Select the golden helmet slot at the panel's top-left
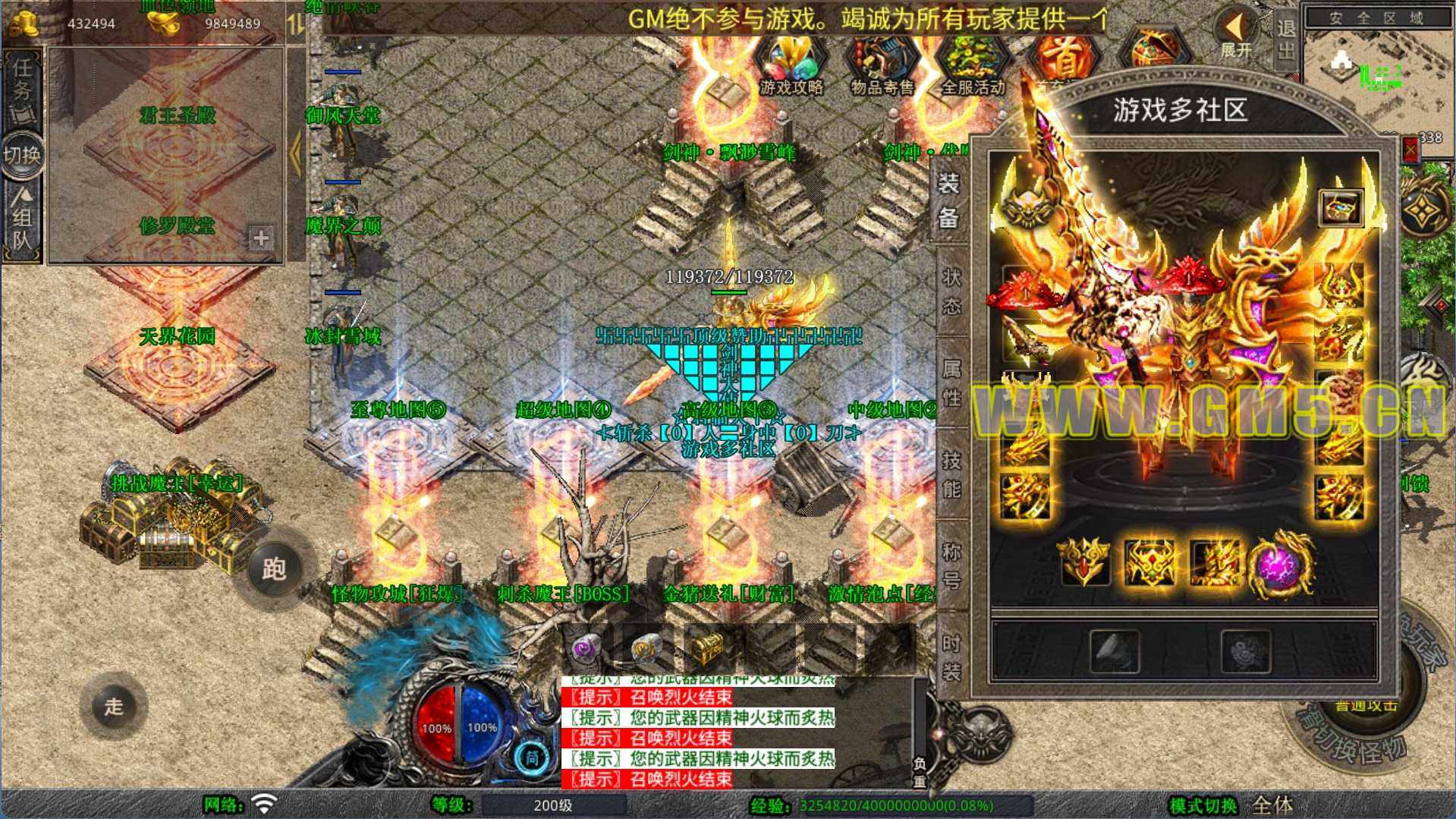 click(1027, 206)
